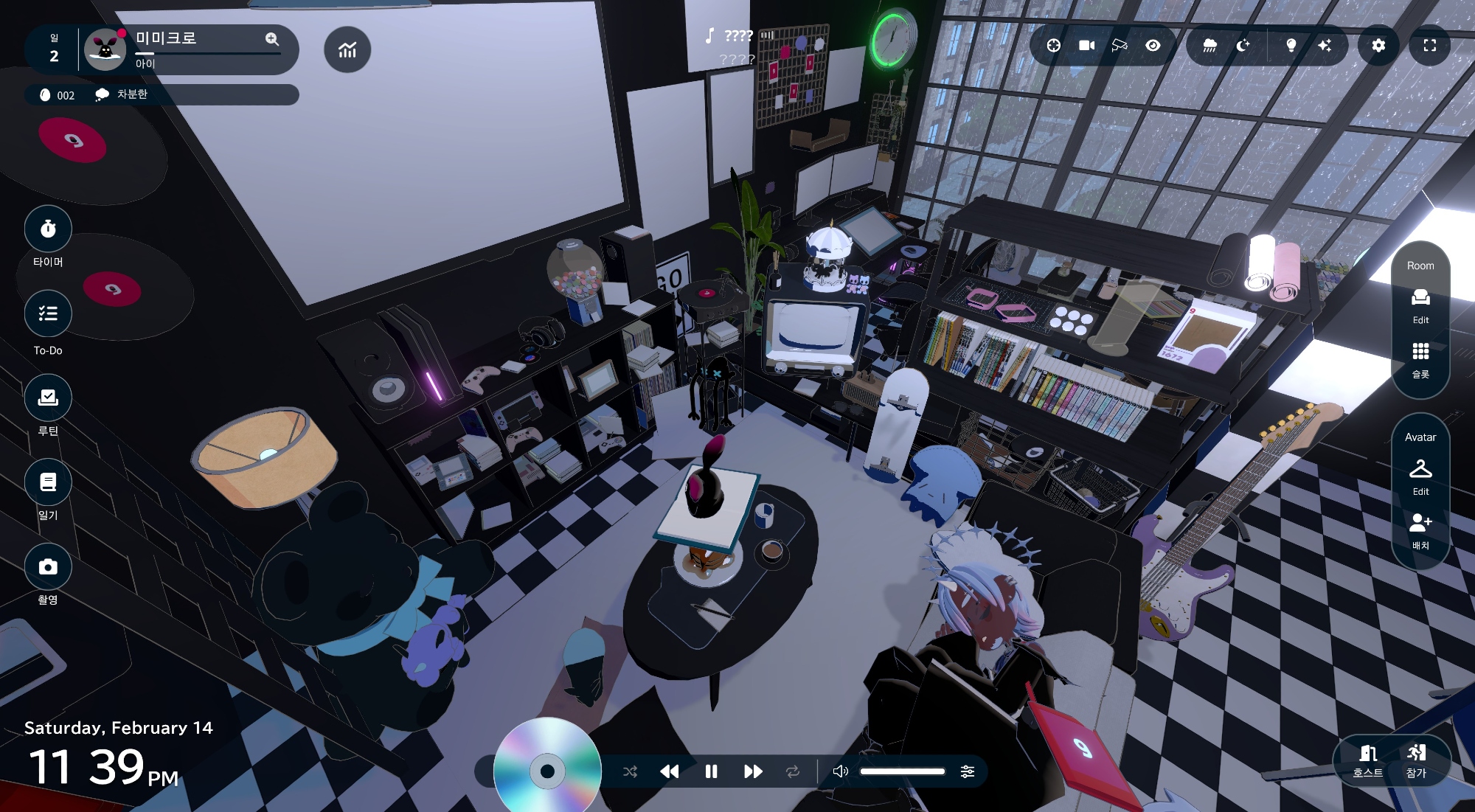Viewport: 1475px width, 812px height.
Task: Adjust the music volume slider
Action: point(902,771)
